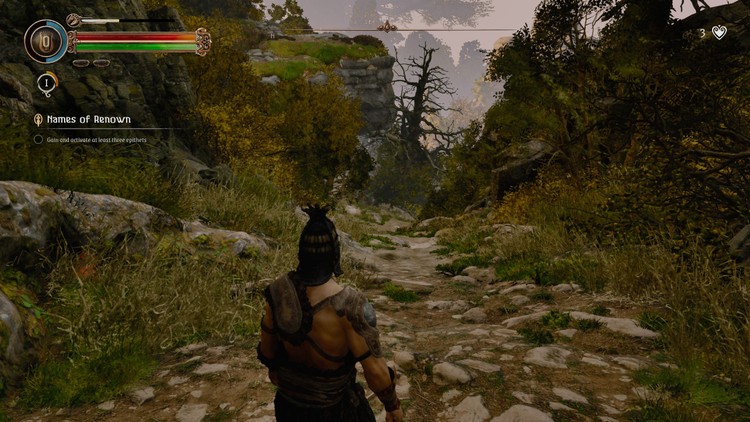
Task: Toggle the epithets objective checkbox circle
Action: click(x=38, y=139)
